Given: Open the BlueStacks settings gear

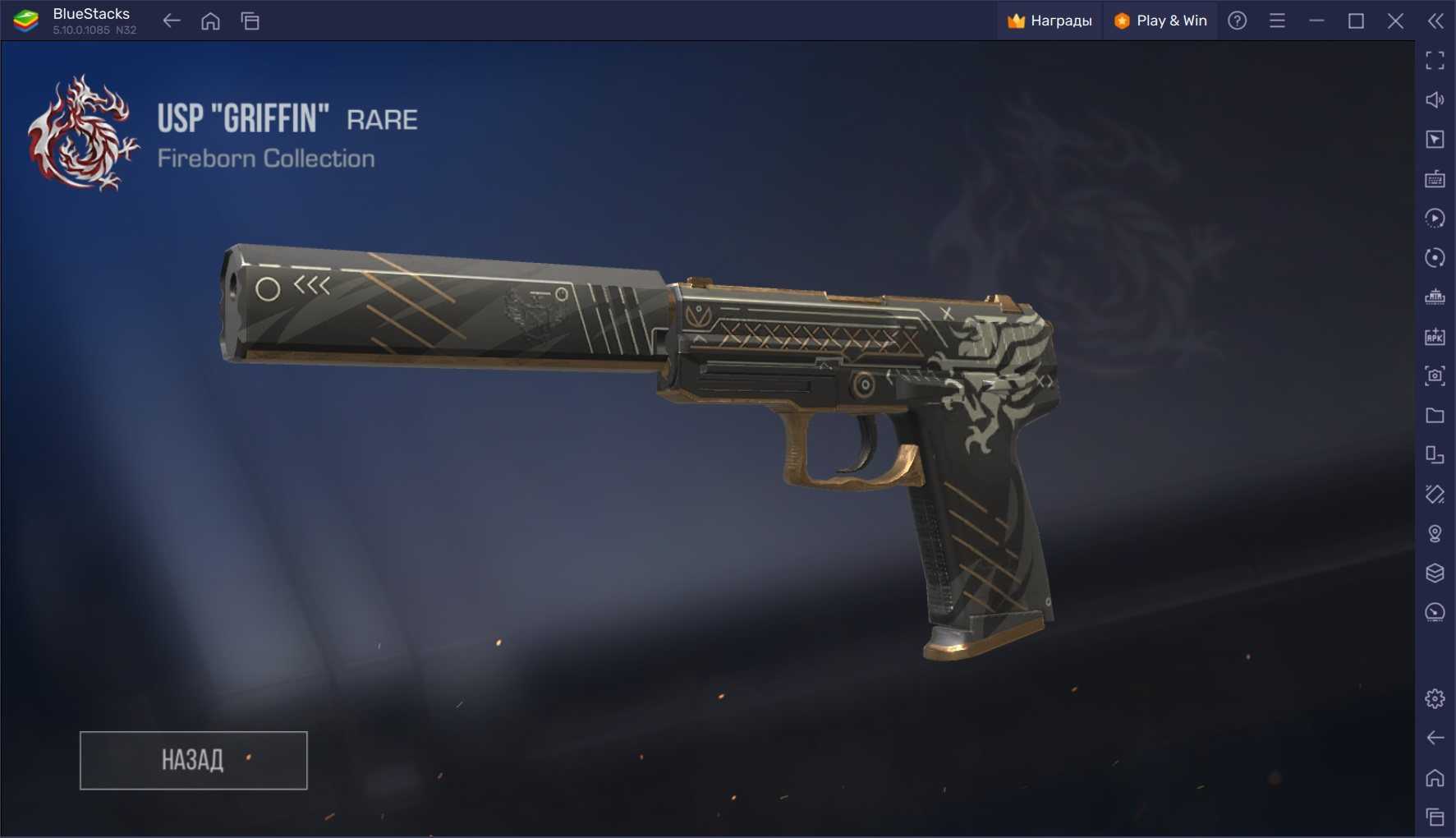Looking at the screenshot, I should [1435, 698].
